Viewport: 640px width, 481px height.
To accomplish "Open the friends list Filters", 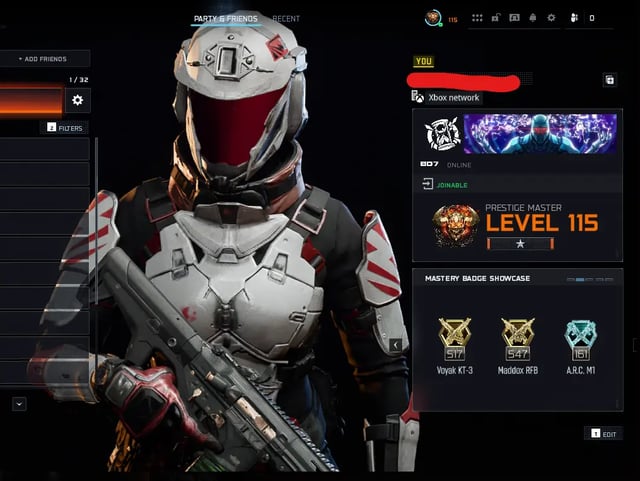I will 64,128.
